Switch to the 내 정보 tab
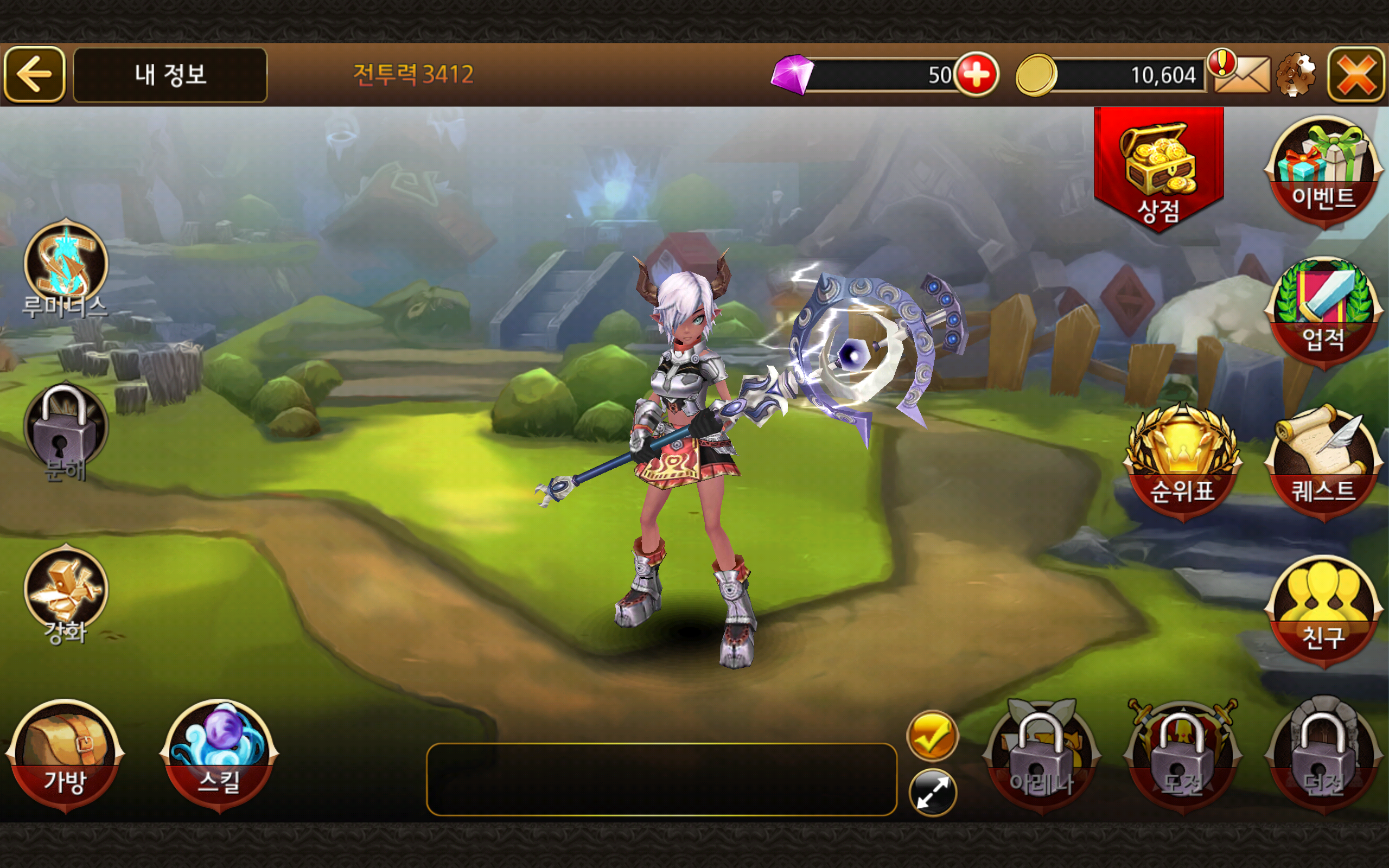Image resolution: width=1389 pixels, height=868 pixels. tap(170, 75)
